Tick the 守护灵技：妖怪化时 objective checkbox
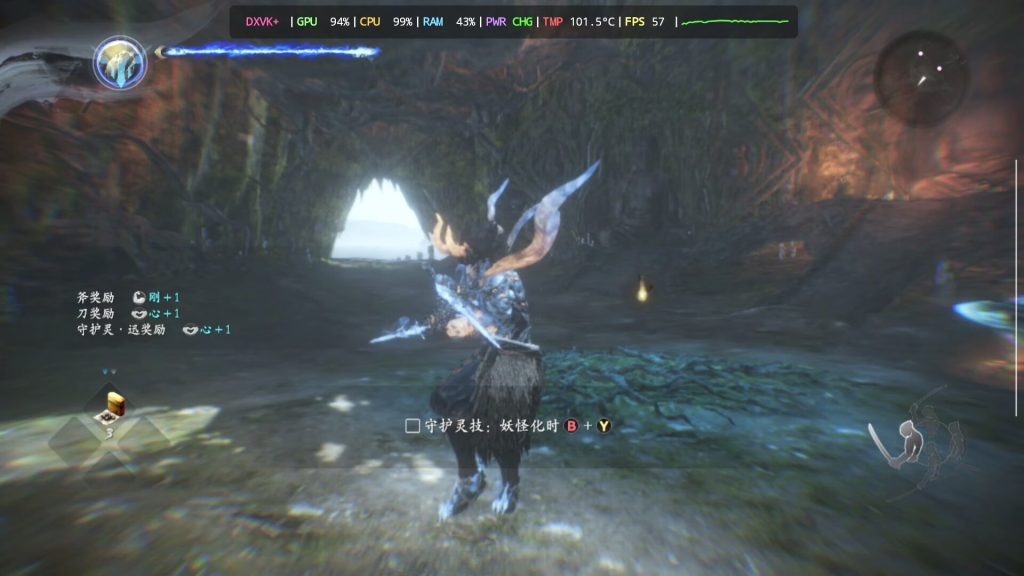Screen dimensions: 1024x576 point(412,426)
